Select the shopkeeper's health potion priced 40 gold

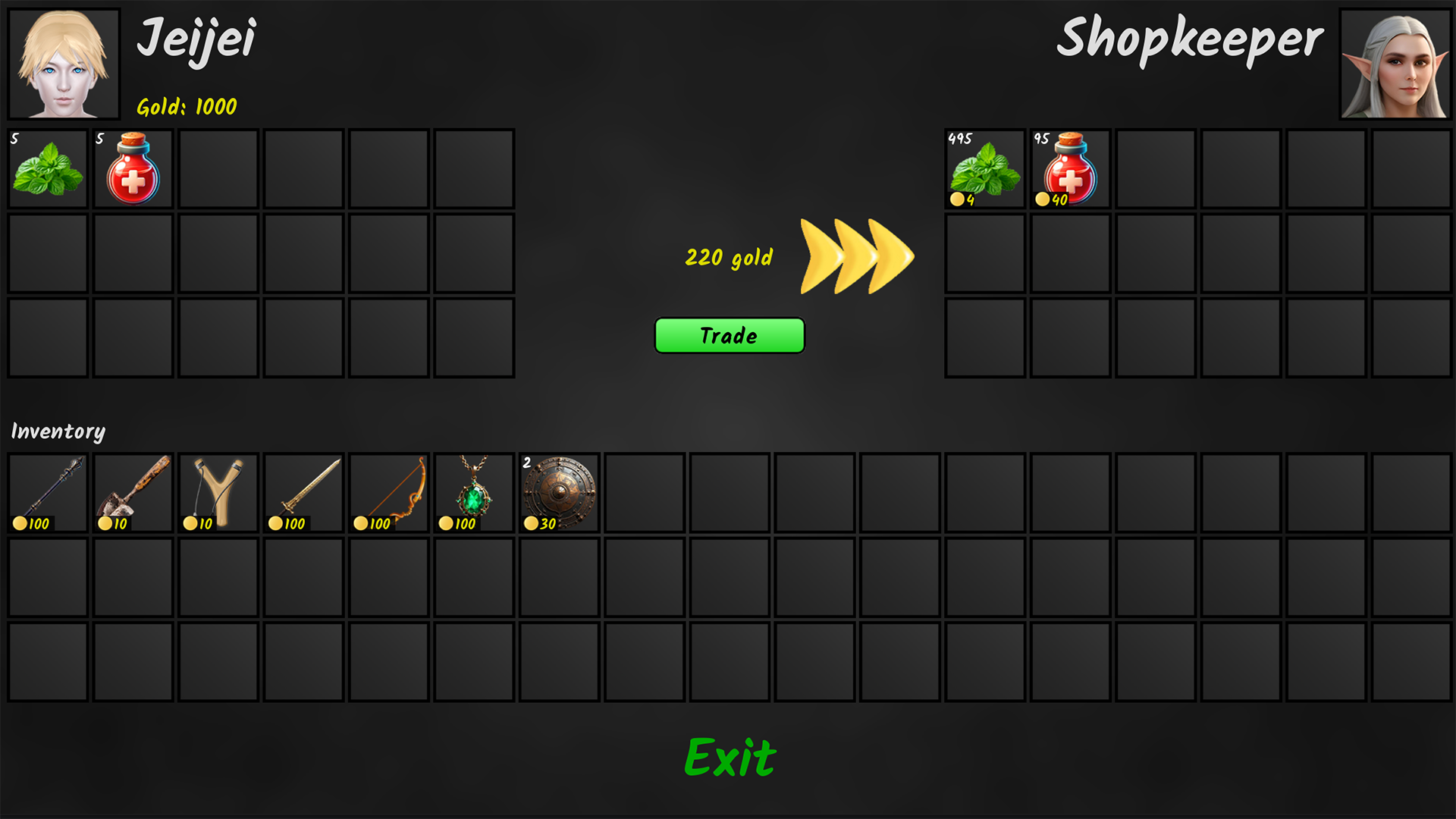1070,168
